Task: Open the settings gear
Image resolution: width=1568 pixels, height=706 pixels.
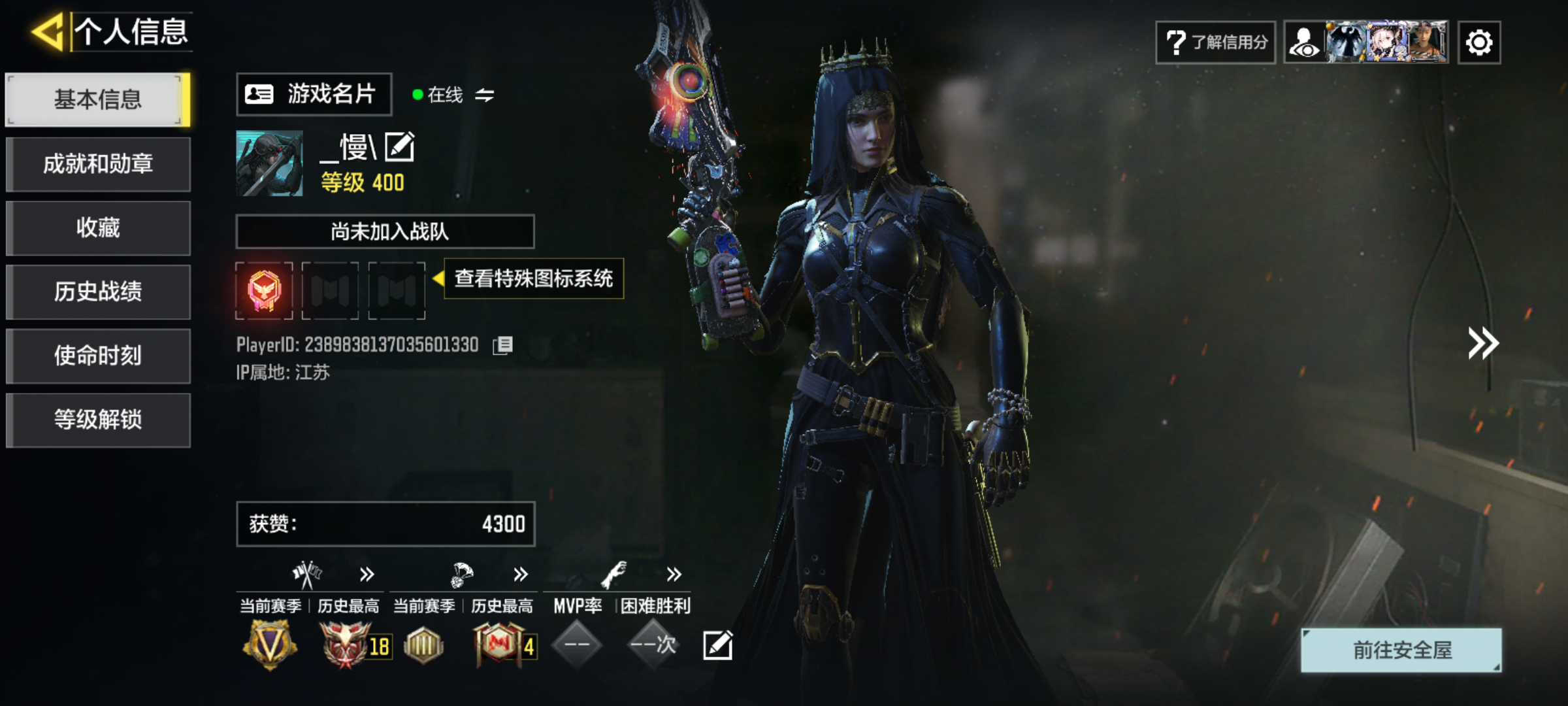Action: coord(1479,42)
